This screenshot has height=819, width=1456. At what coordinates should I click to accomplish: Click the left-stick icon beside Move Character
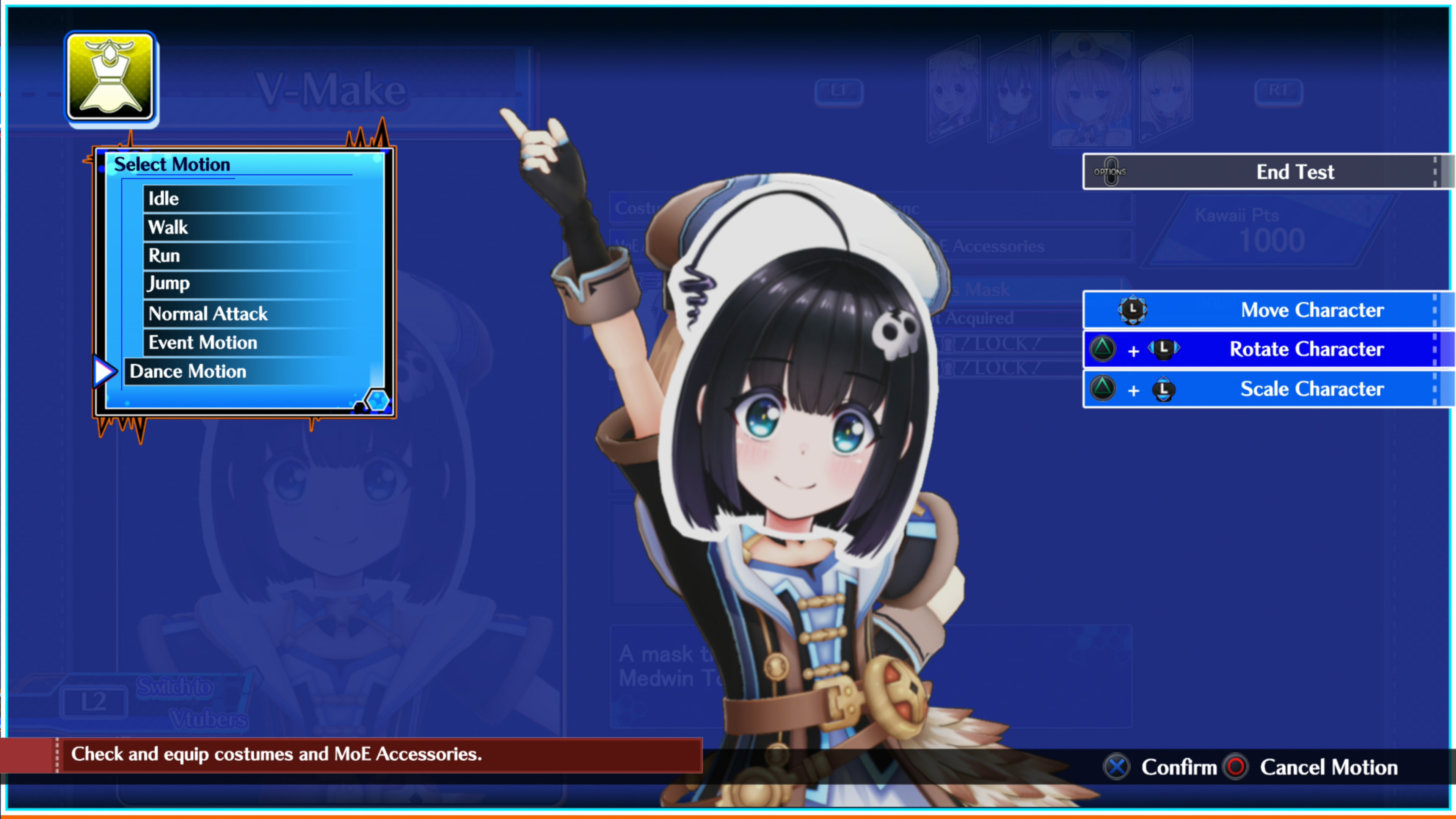click(x=1133, y=310)
